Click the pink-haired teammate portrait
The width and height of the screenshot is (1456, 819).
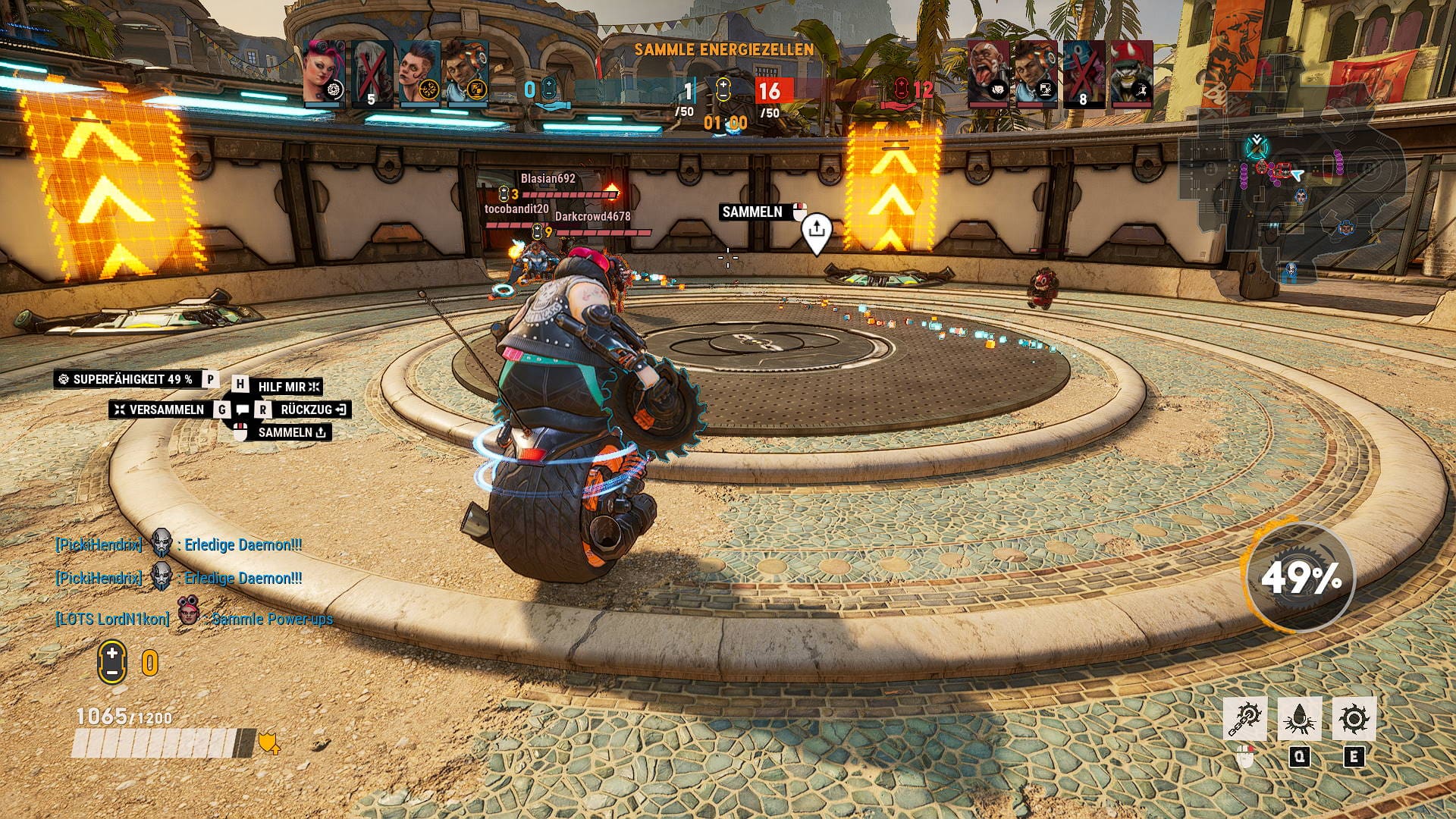point(324,73)
